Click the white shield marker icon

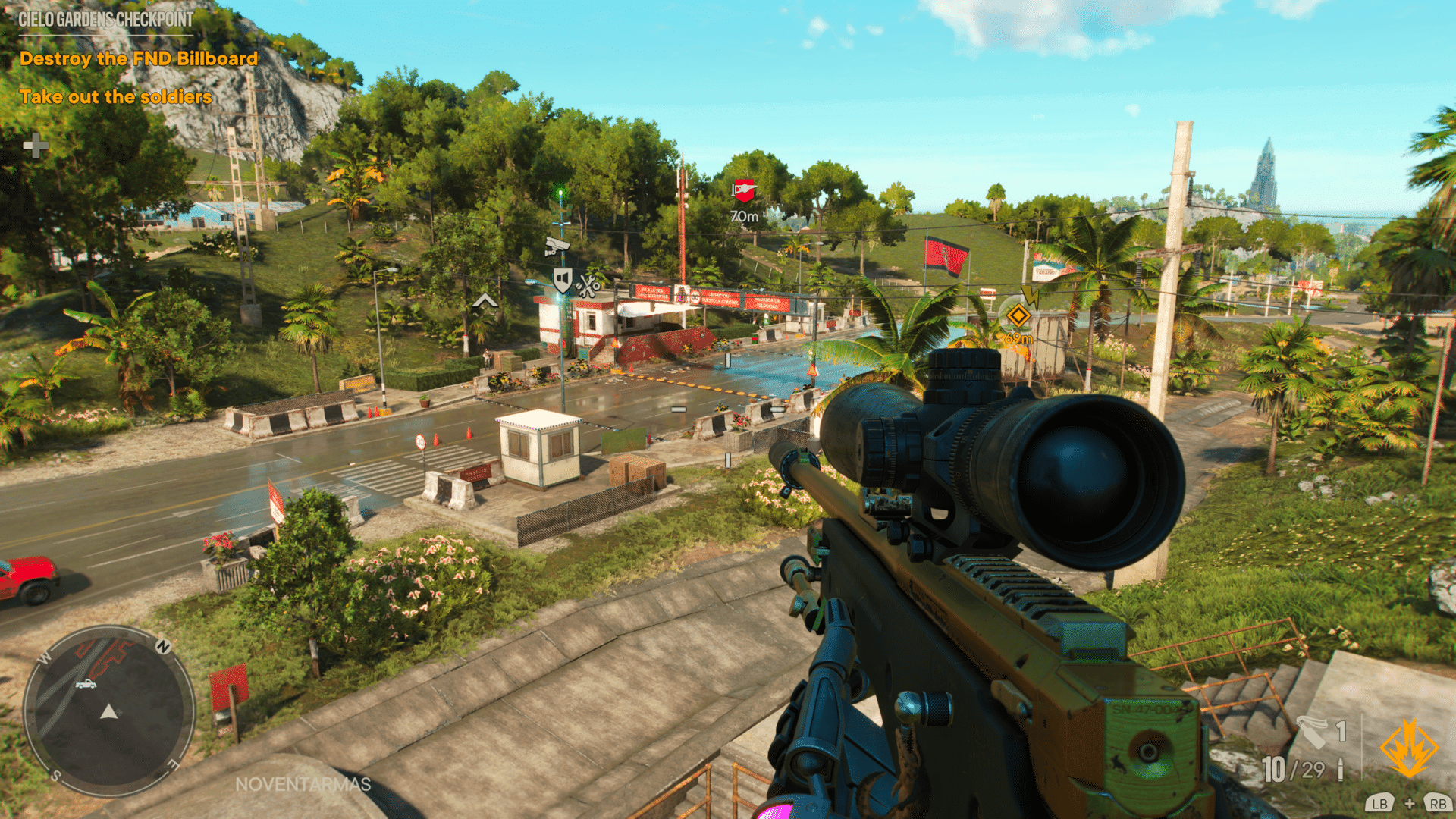tap(562, 280)
